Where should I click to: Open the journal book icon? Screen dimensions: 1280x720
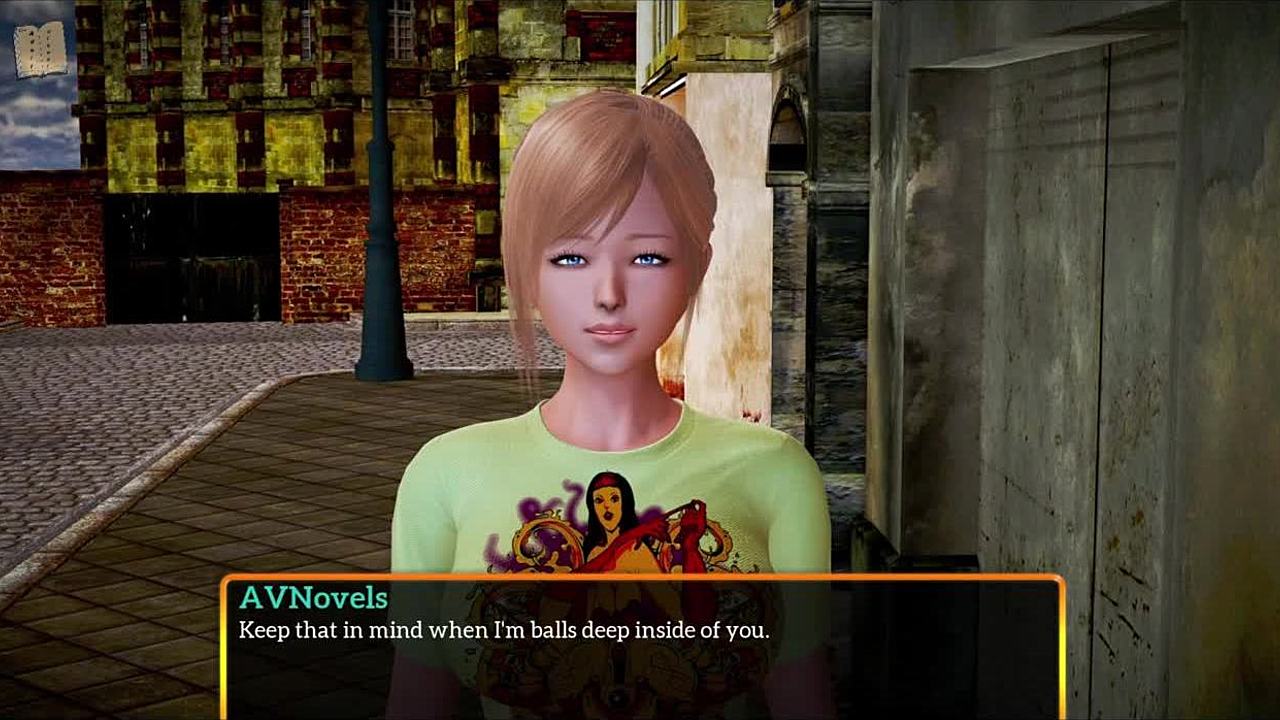click(x=40, y=49)
